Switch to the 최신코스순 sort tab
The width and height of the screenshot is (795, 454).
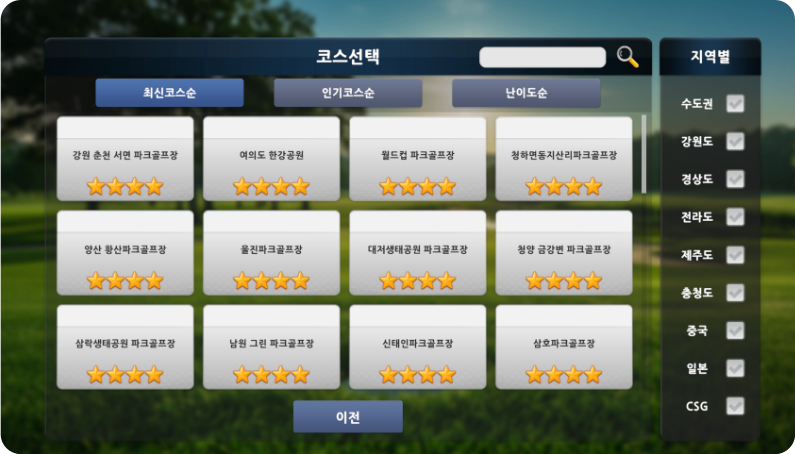click(x=169, y=93)
